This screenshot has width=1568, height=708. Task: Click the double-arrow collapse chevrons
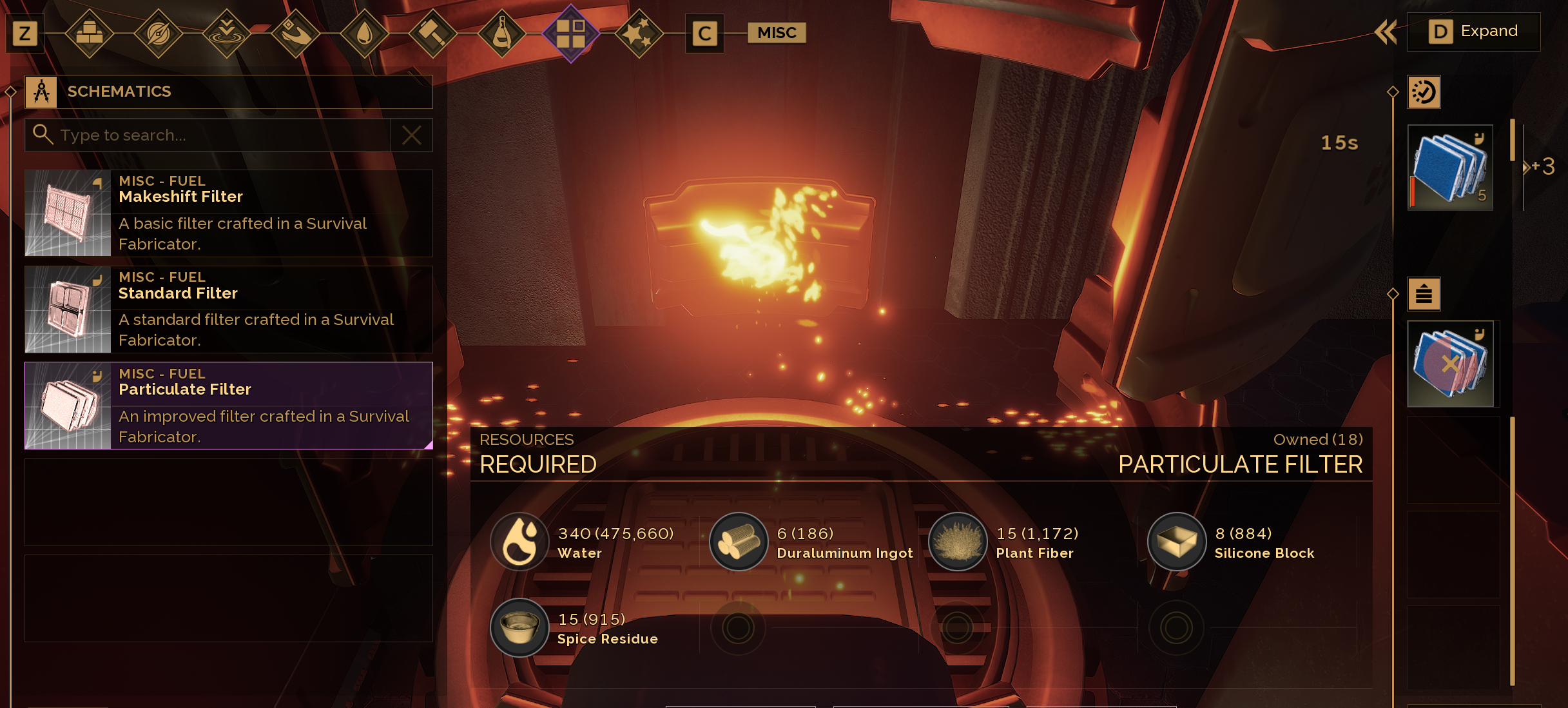[x=1386, y=32]
